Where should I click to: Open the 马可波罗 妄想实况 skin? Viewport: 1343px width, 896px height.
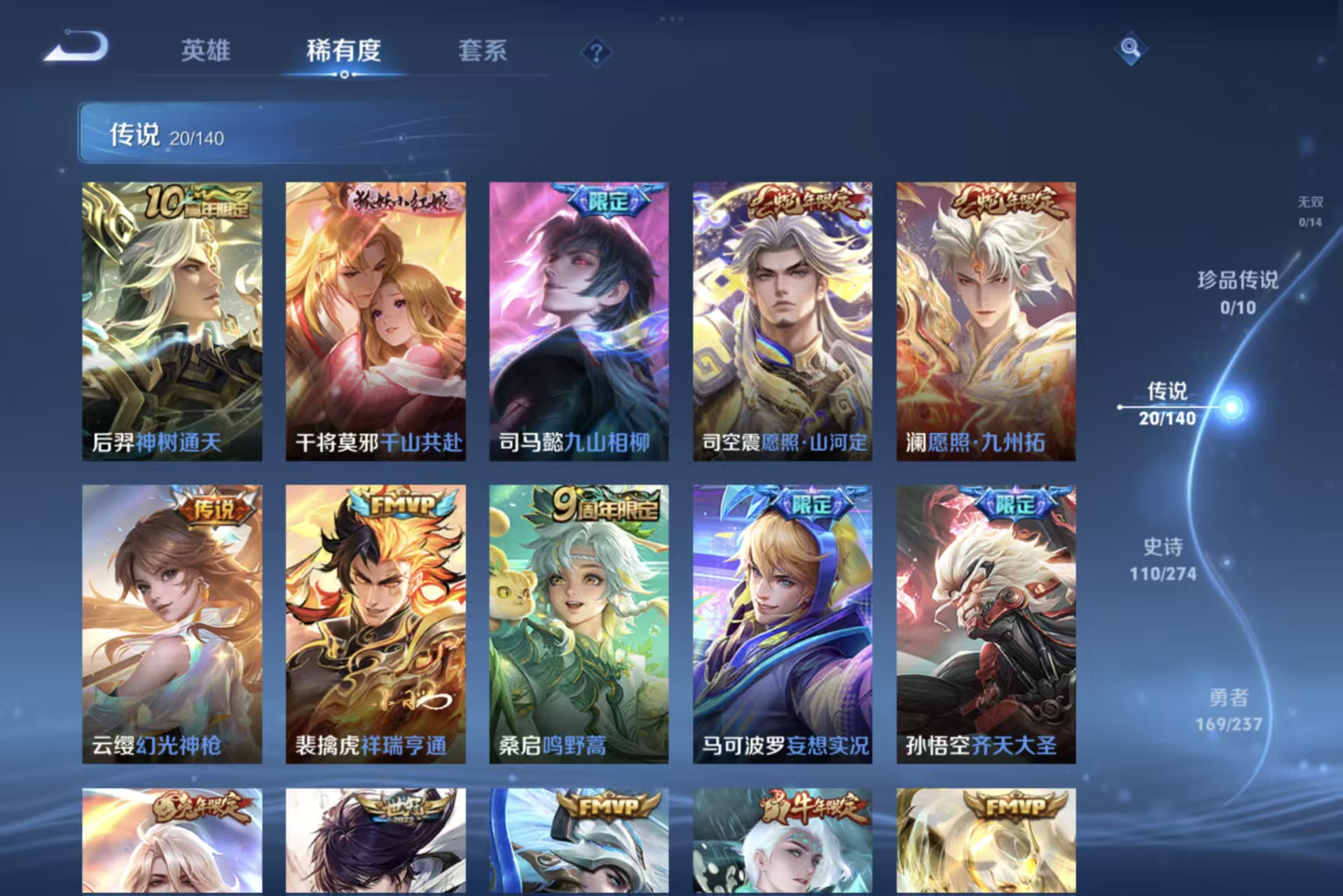tap(781, 623)
